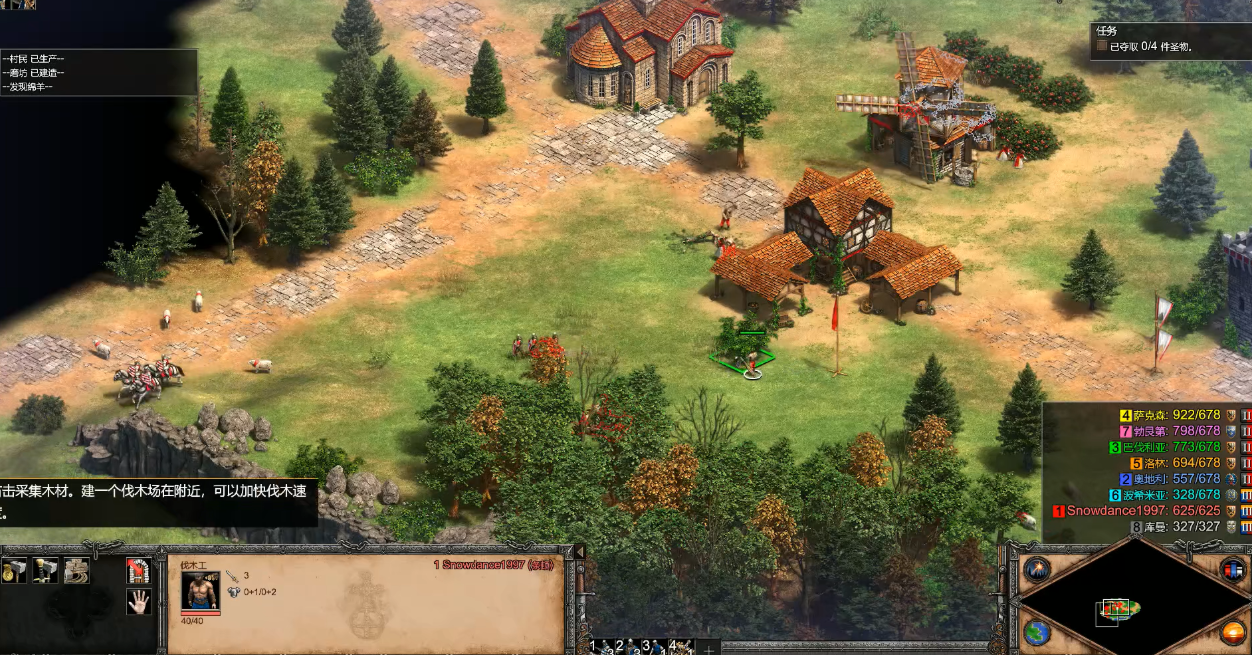Image resolution: width=1252 pixels, height=655 pixels.
Task: Click the garrison command icon
Action: click(138, 571)
